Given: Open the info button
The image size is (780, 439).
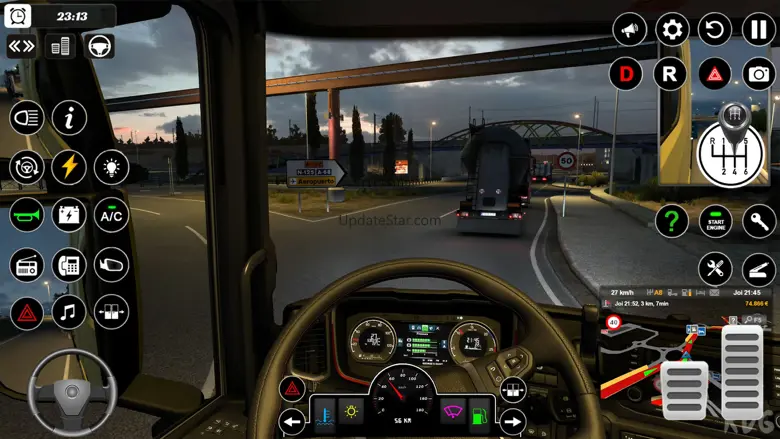Looking at the screenshot, I should tap(69, 118).
